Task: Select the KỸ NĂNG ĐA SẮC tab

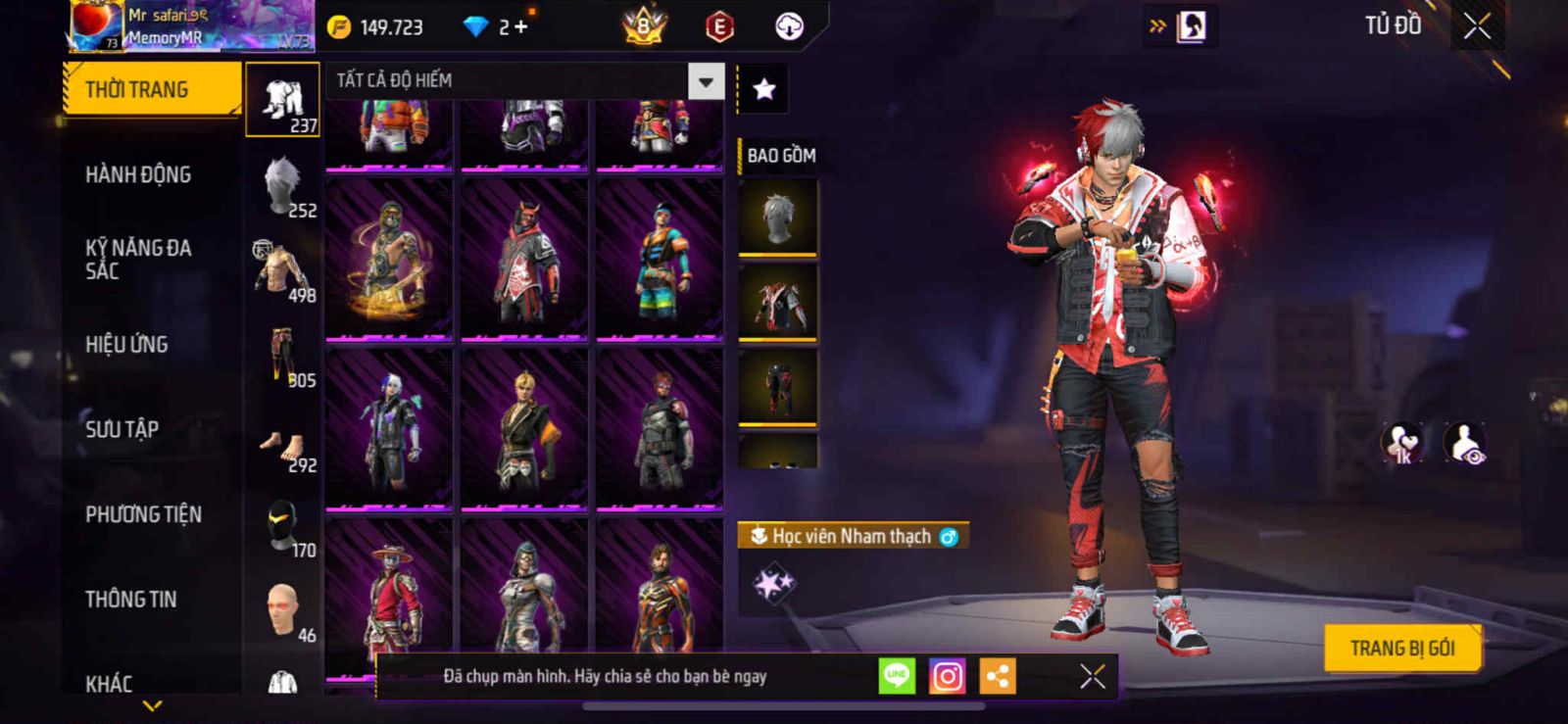Action: 138,260
